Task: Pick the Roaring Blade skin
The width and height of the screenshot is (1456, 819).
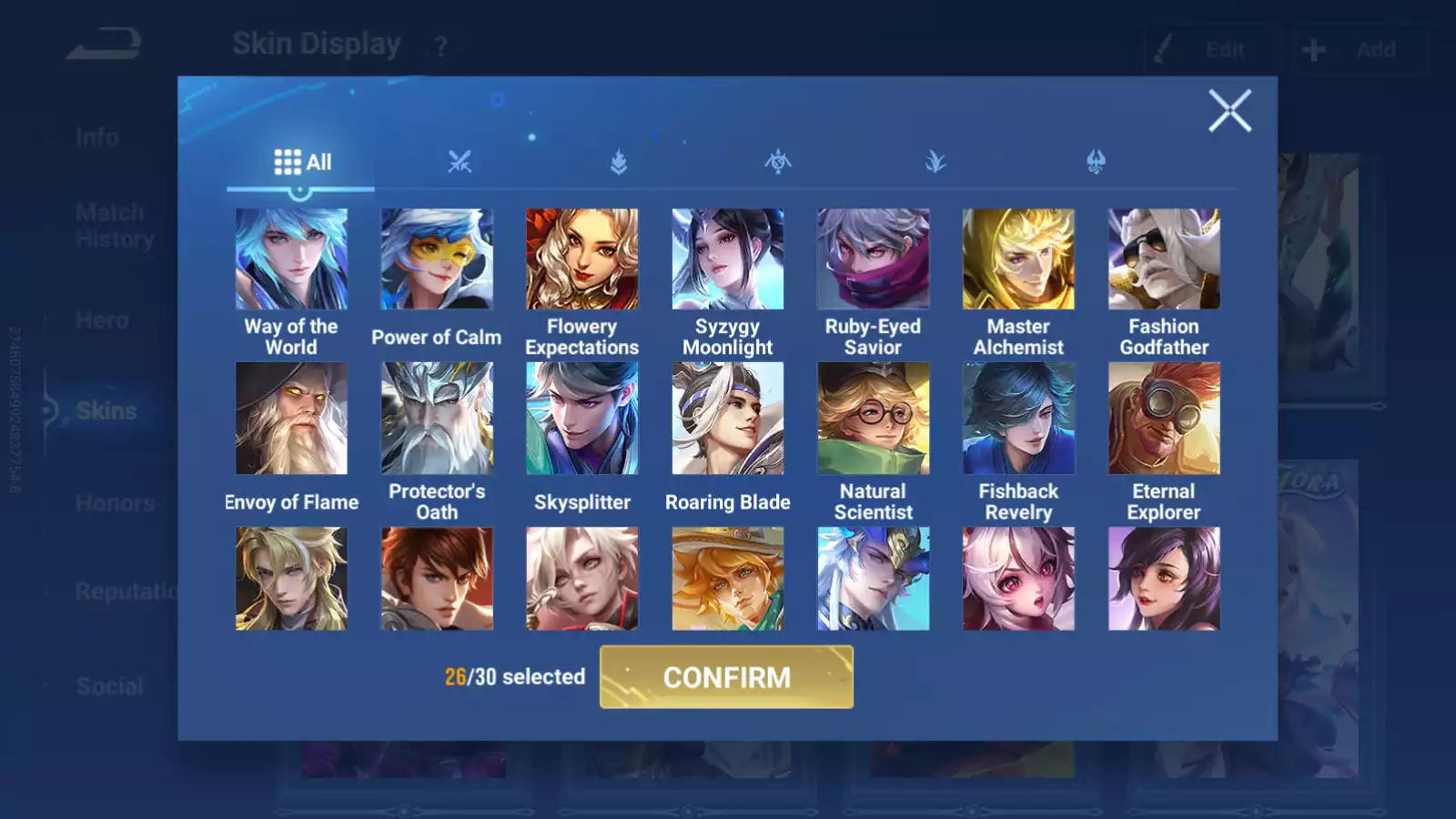Action: click(x=728, y=419)
